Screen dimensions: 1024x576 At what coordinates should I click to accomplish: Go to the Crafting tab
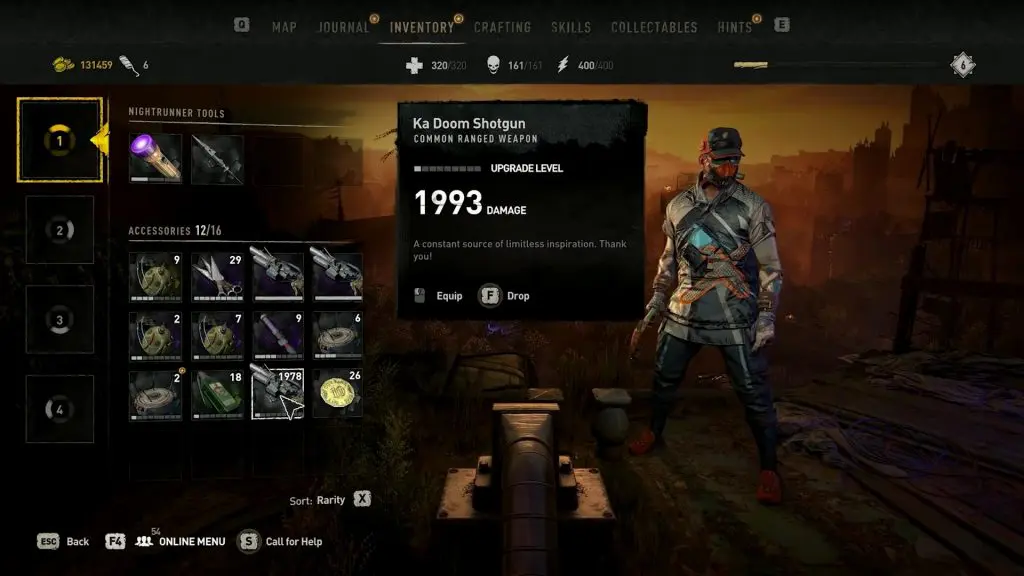pos(502,27)
